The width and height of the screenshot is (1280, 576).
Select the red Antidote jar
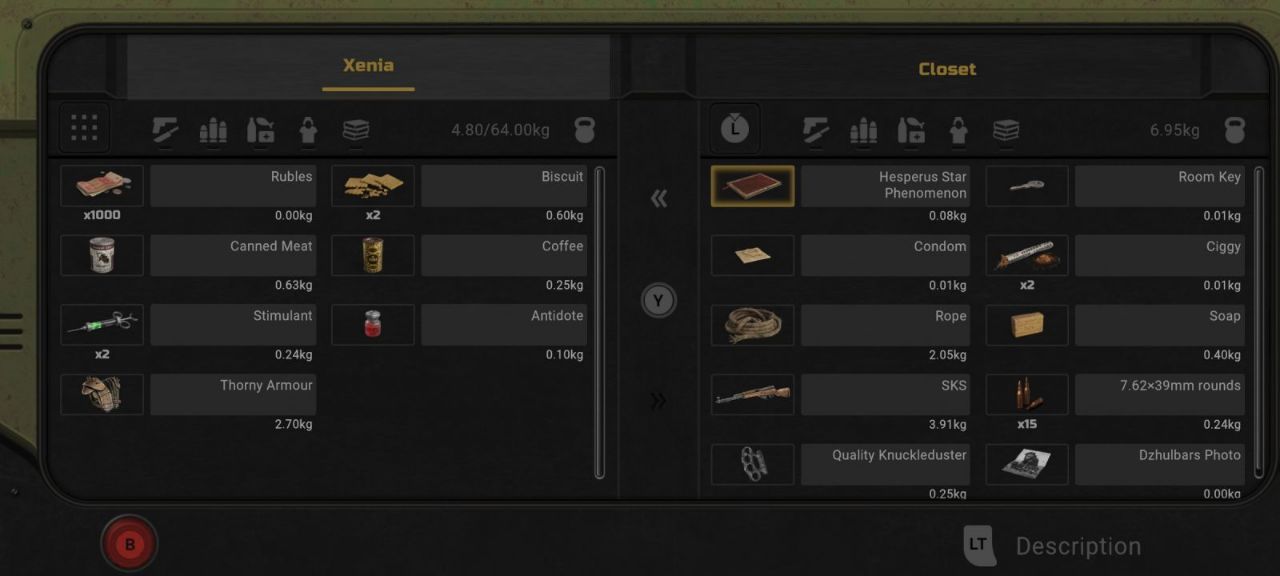tap(373, 325)
